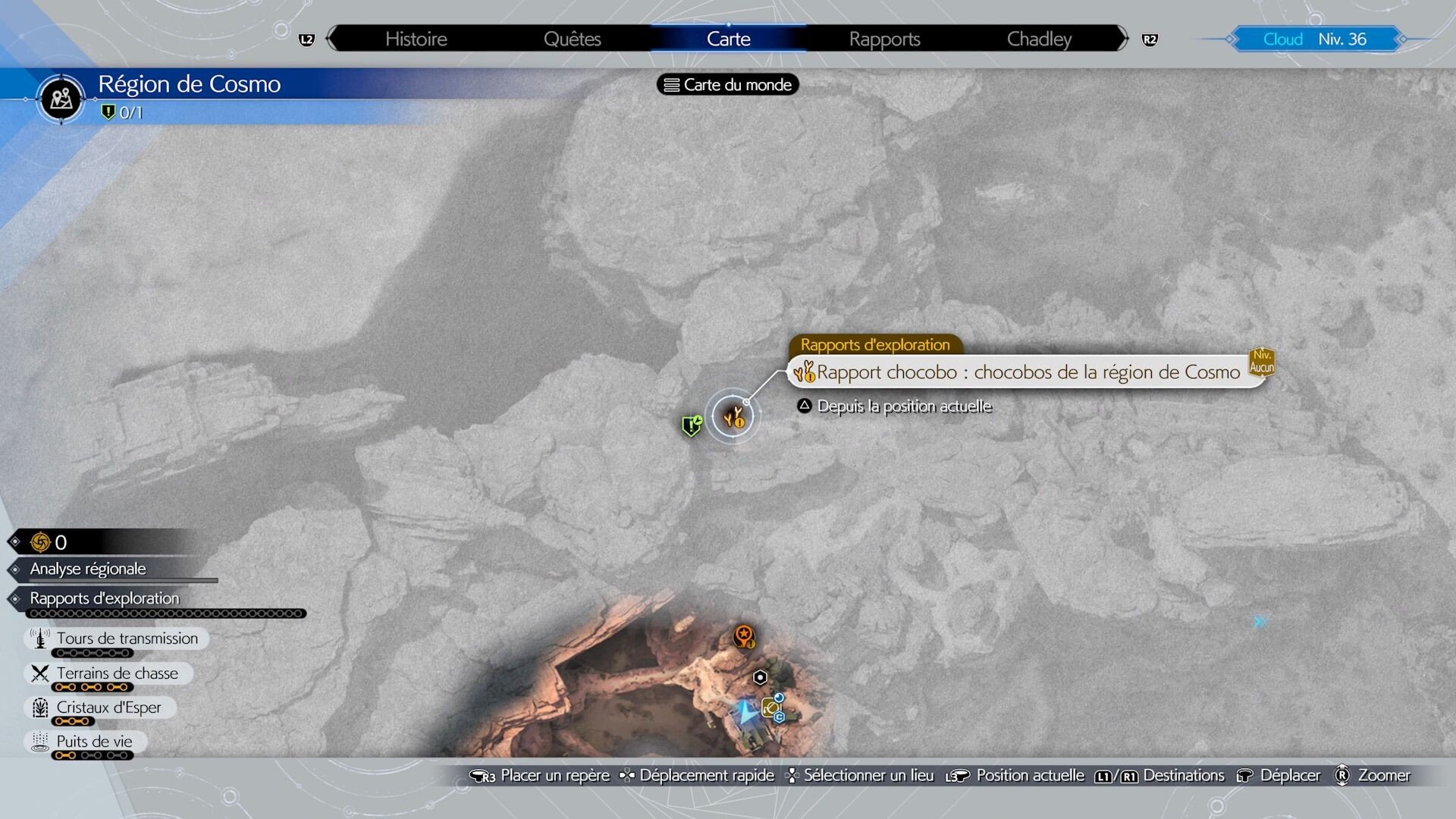This screenshot has height=819, width=1456.
Task: Toggle the Cristaux d'Esper map filter
Action: pos(109,707)
